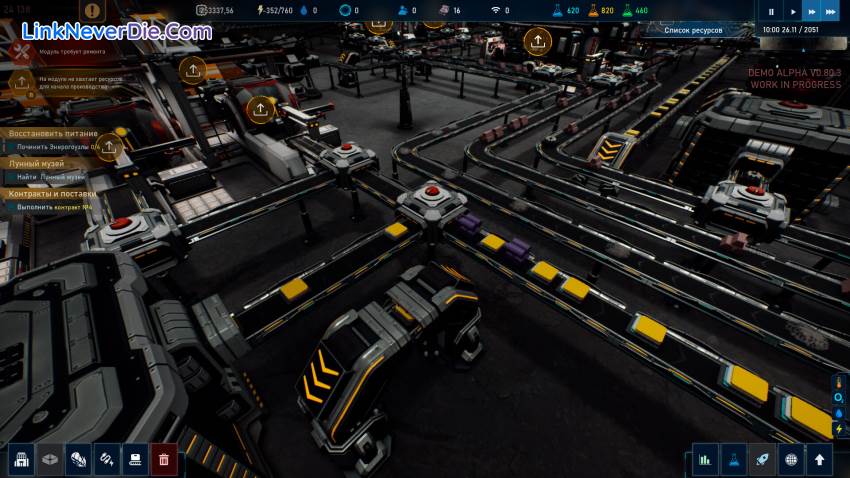This screenshot has height=478, width=850.
Task: Click the white up-arrow button
Action: [x=821, y=460]
